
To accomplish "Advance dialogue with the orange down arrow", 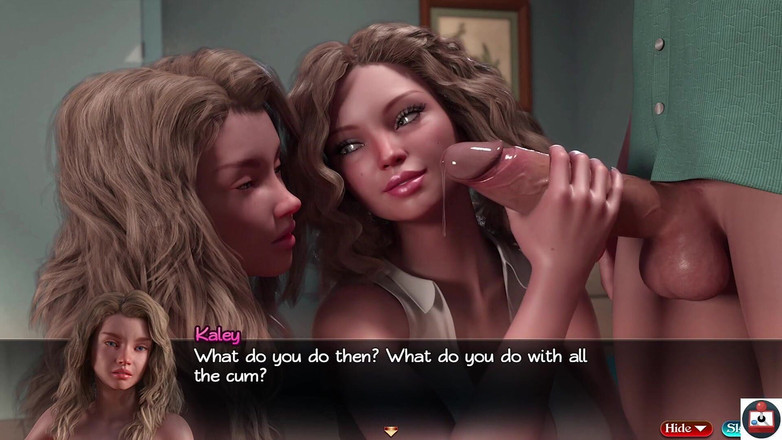I will tap(390, 431).
